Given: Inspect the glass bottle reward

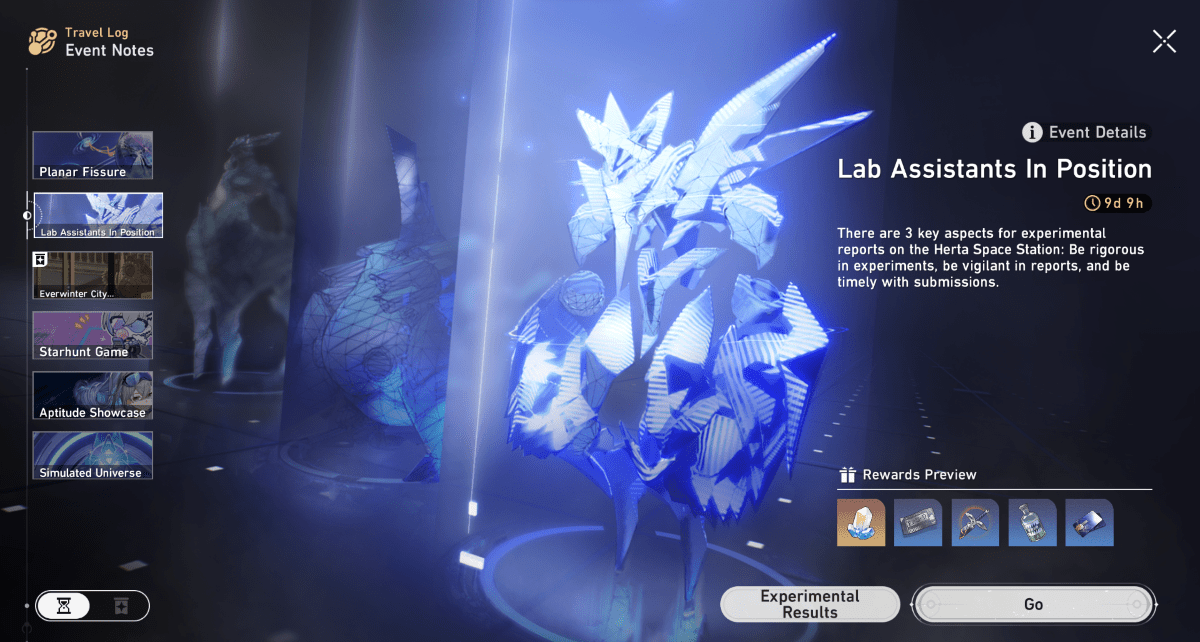Looking at the screenshot, I should tap(1032, 522).
